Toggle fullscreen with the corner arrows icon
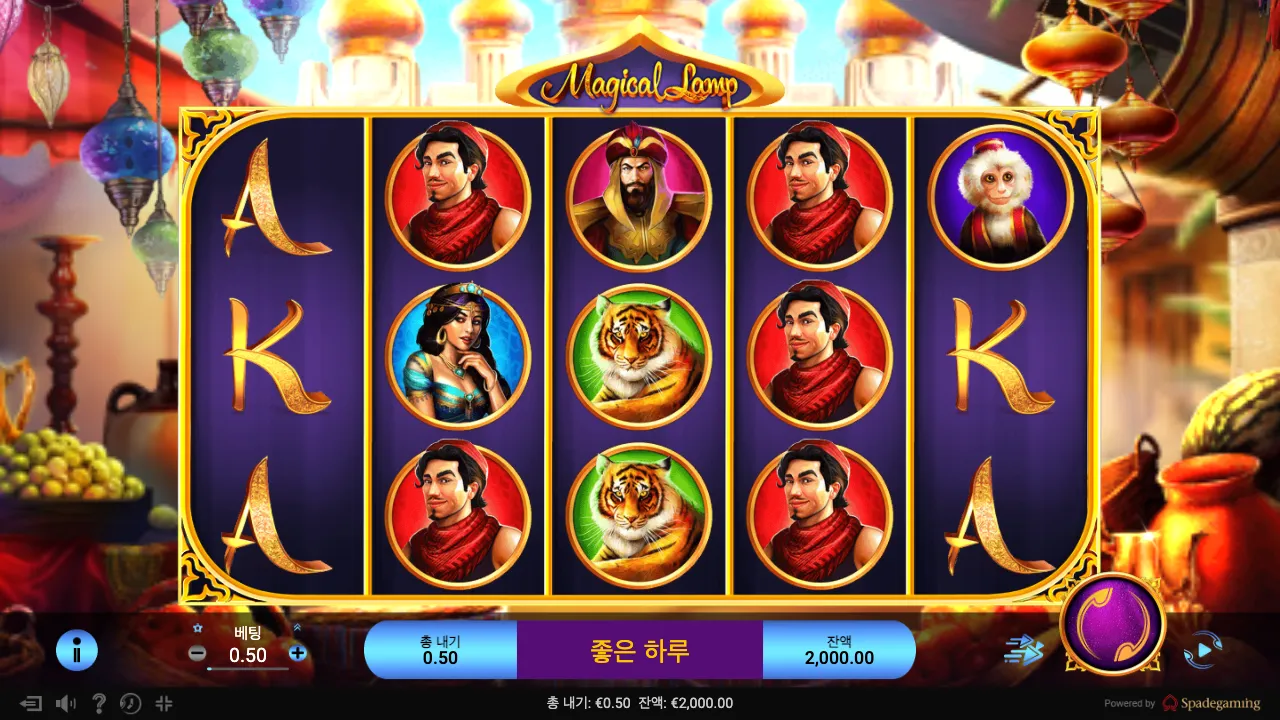1280x720 pixels. pos(164,703)
